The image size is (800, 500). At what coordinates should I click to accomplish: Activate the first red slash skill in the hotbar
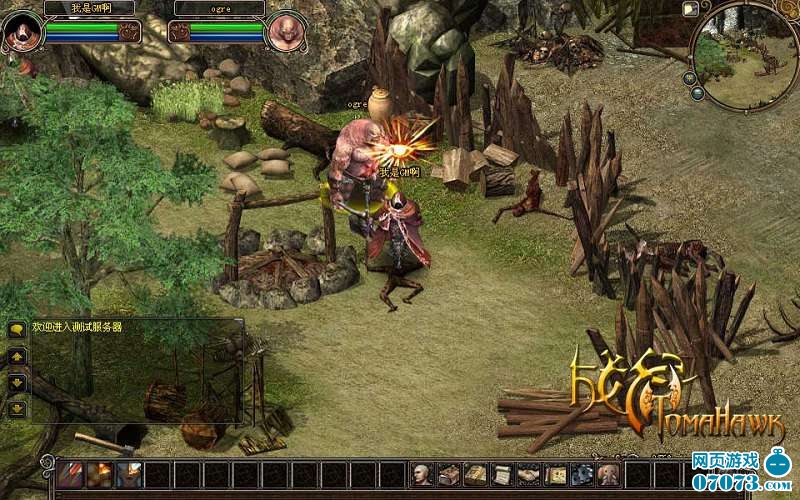pyautogui.click(x=70, y=474)
